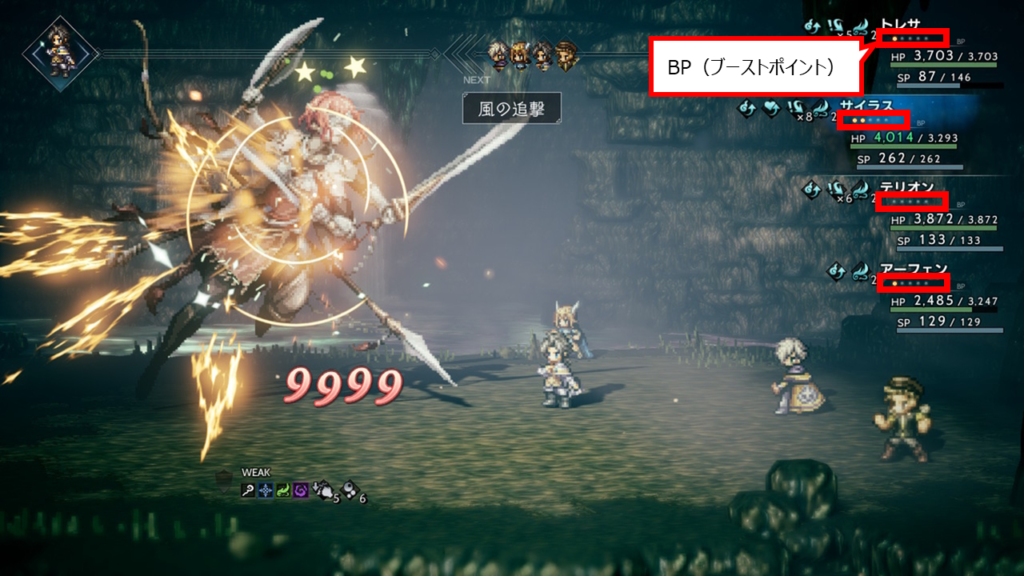The height and width of the screenshot is (576, 1024).
Task: Click the heart-shaped buff icon beside サイラス
Action: point(771,107)
